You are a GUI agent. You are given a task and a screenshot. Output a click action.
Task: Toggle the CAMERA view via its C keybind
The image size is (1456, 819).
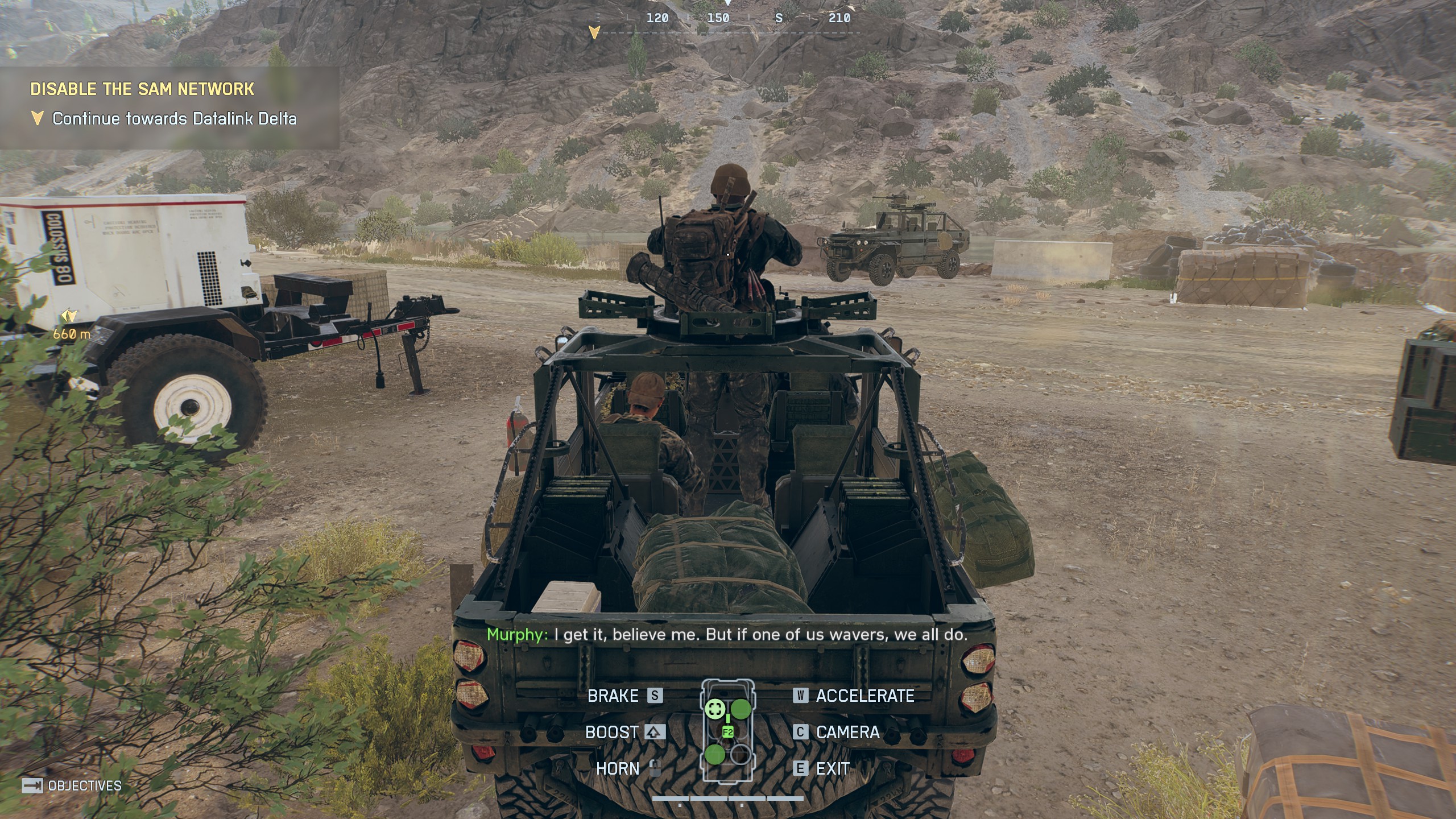tap(801, 733)
